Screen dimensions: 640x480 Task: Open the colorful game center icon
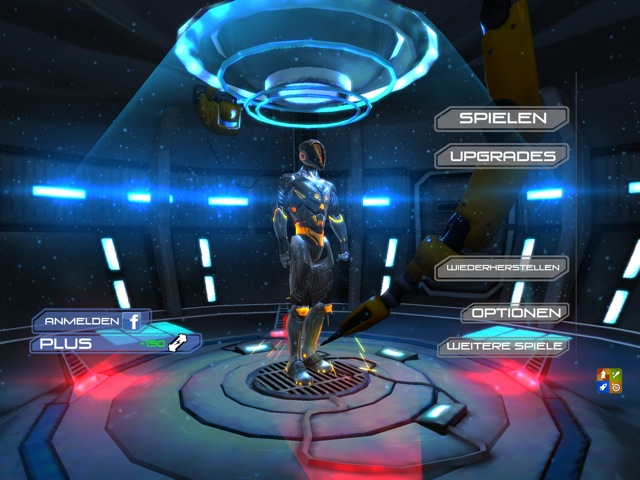pos(606,381)
